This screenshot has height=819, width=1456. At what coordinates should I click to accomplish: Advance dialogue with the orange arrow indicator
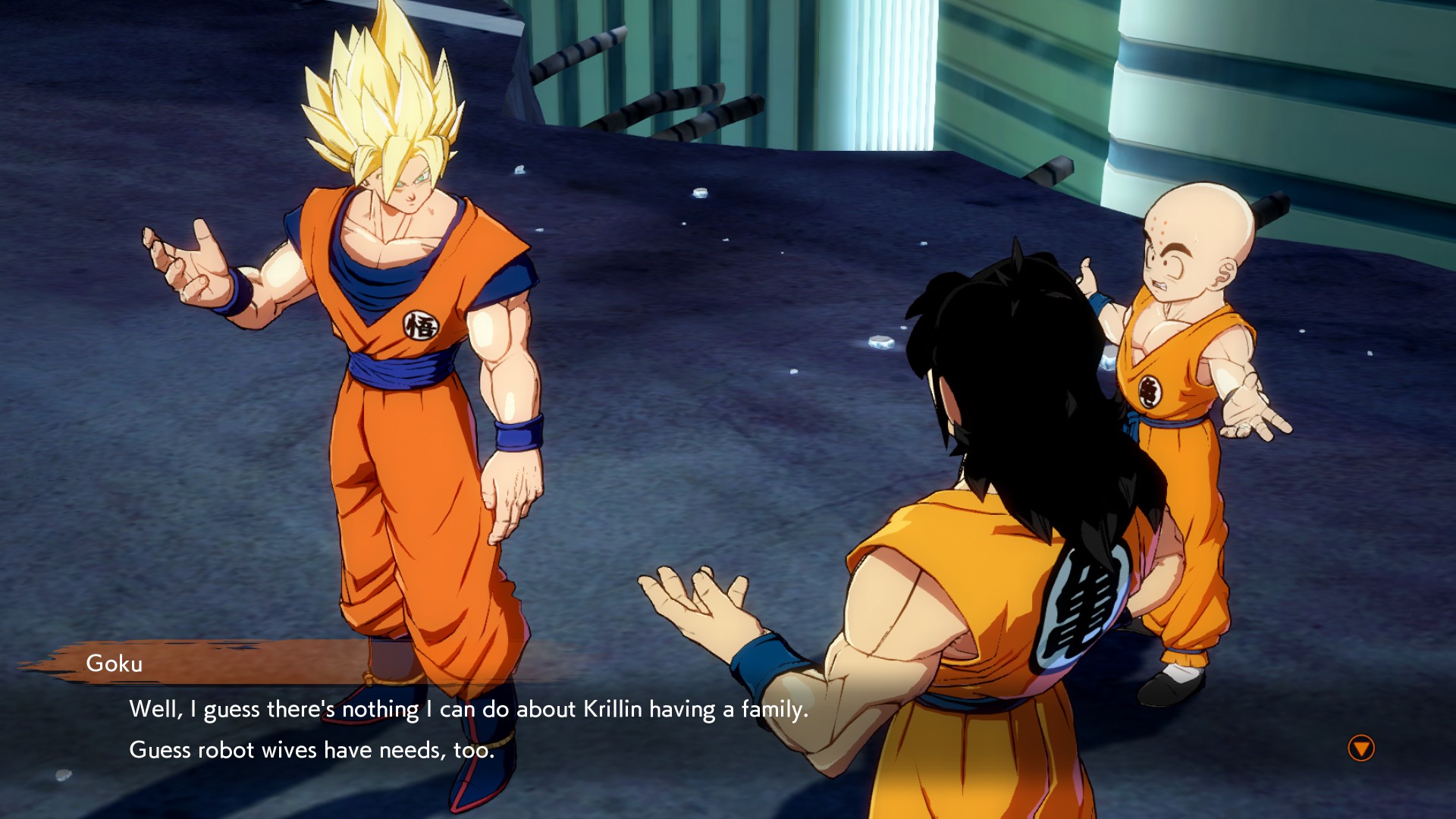(1360, 748)
